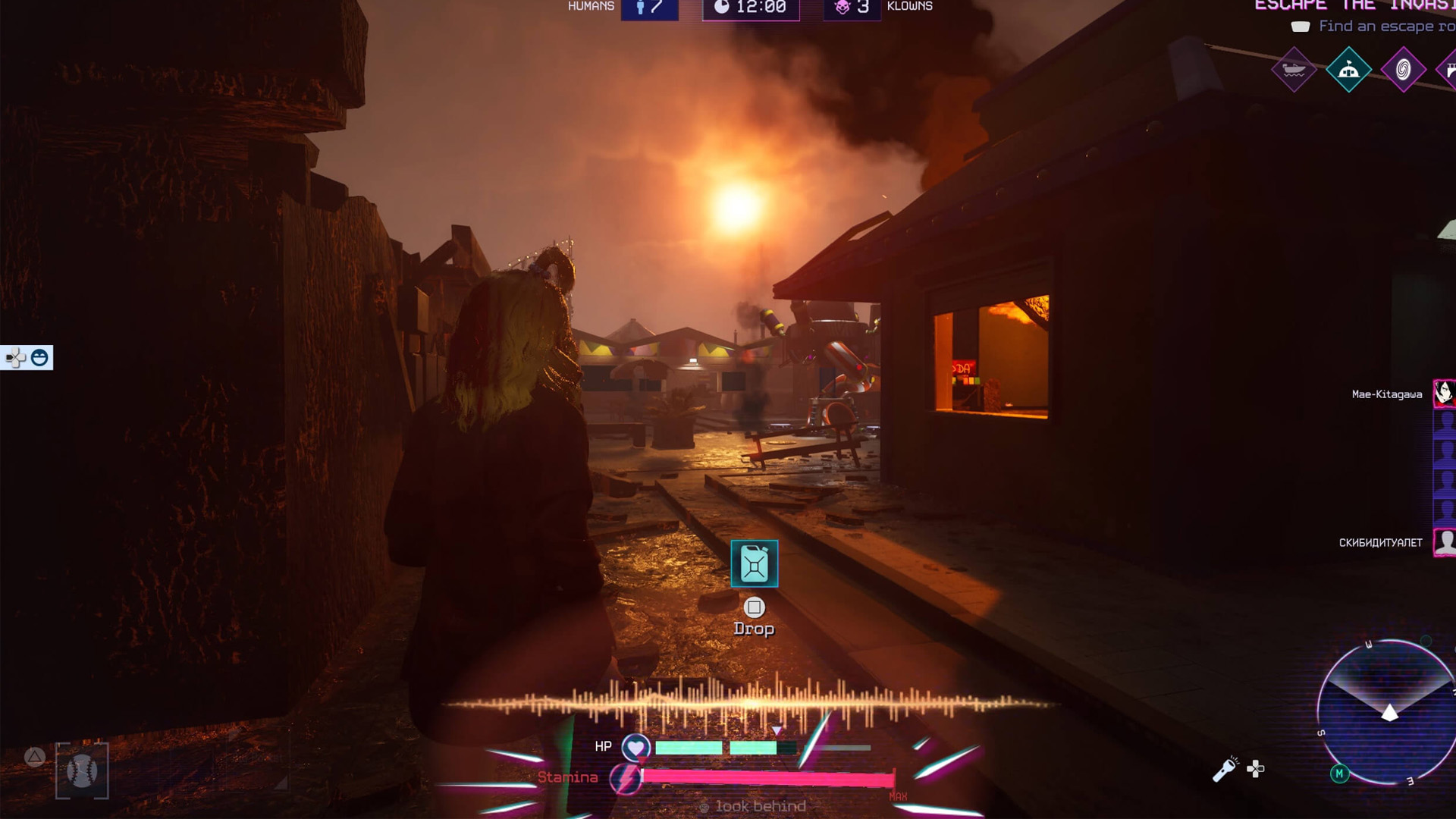1456x819 pixels.
Task: Click the teal tent escape marker
Action: 1350,70
